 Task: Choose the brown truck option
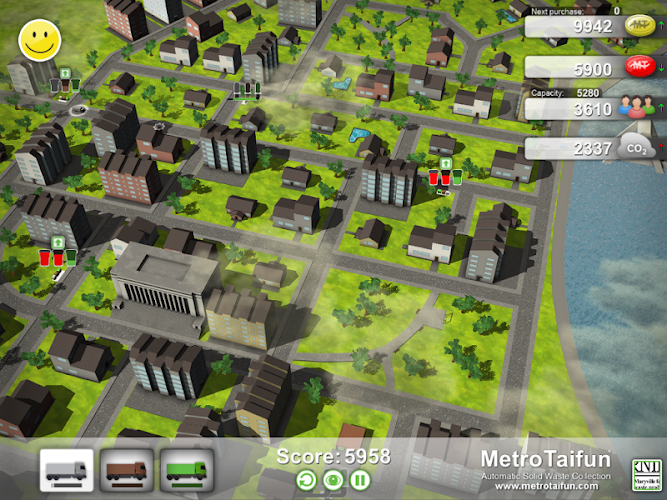126,470
